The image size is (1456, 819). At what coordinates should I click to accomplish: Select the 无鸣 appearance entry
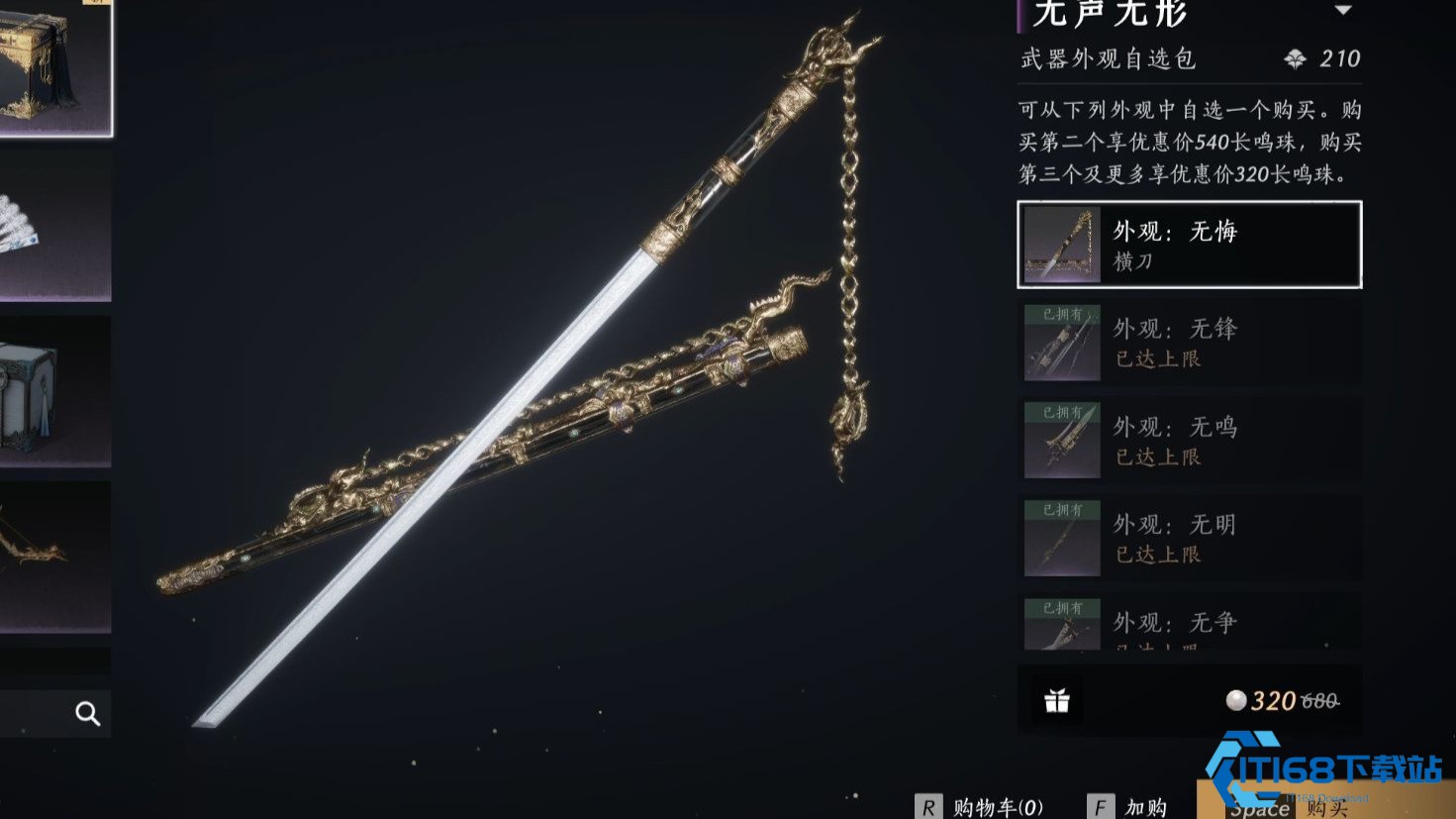pos(1189,441)
